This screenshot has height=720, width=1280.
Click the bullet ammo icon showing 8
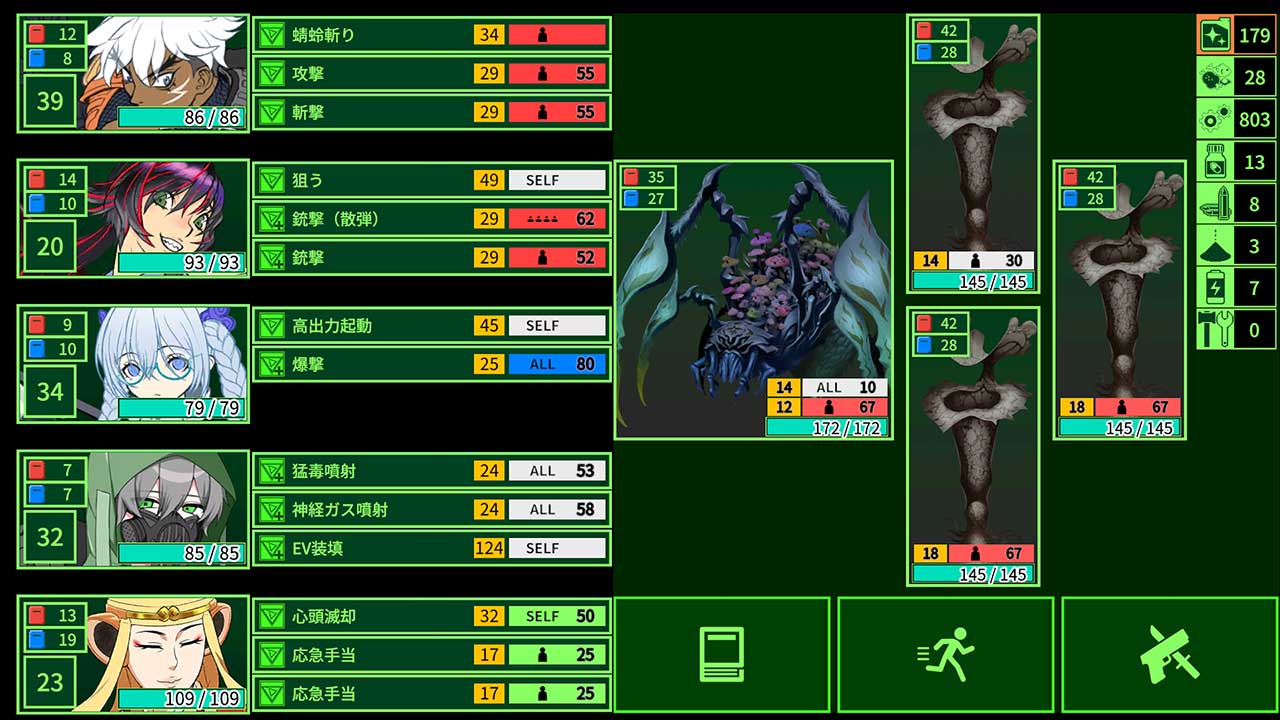(x=1215, y=203)
